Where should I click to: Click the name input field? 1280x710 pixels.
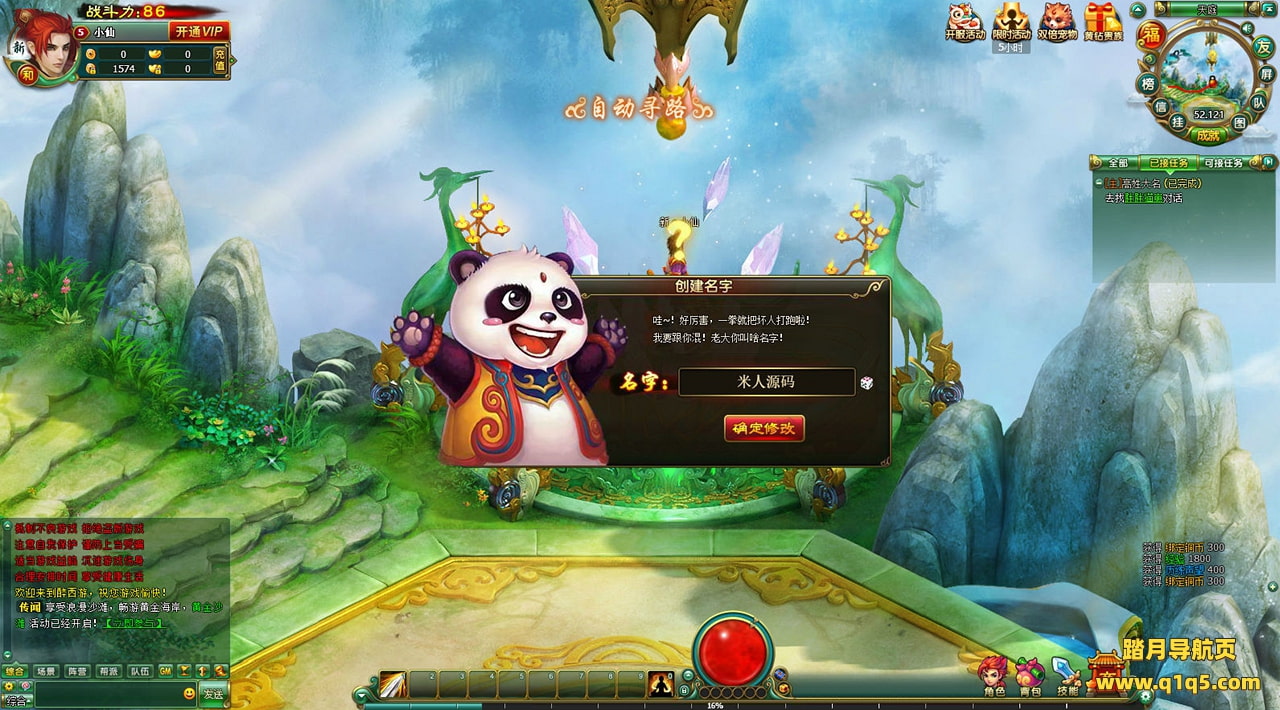click(x=766, y=382)
